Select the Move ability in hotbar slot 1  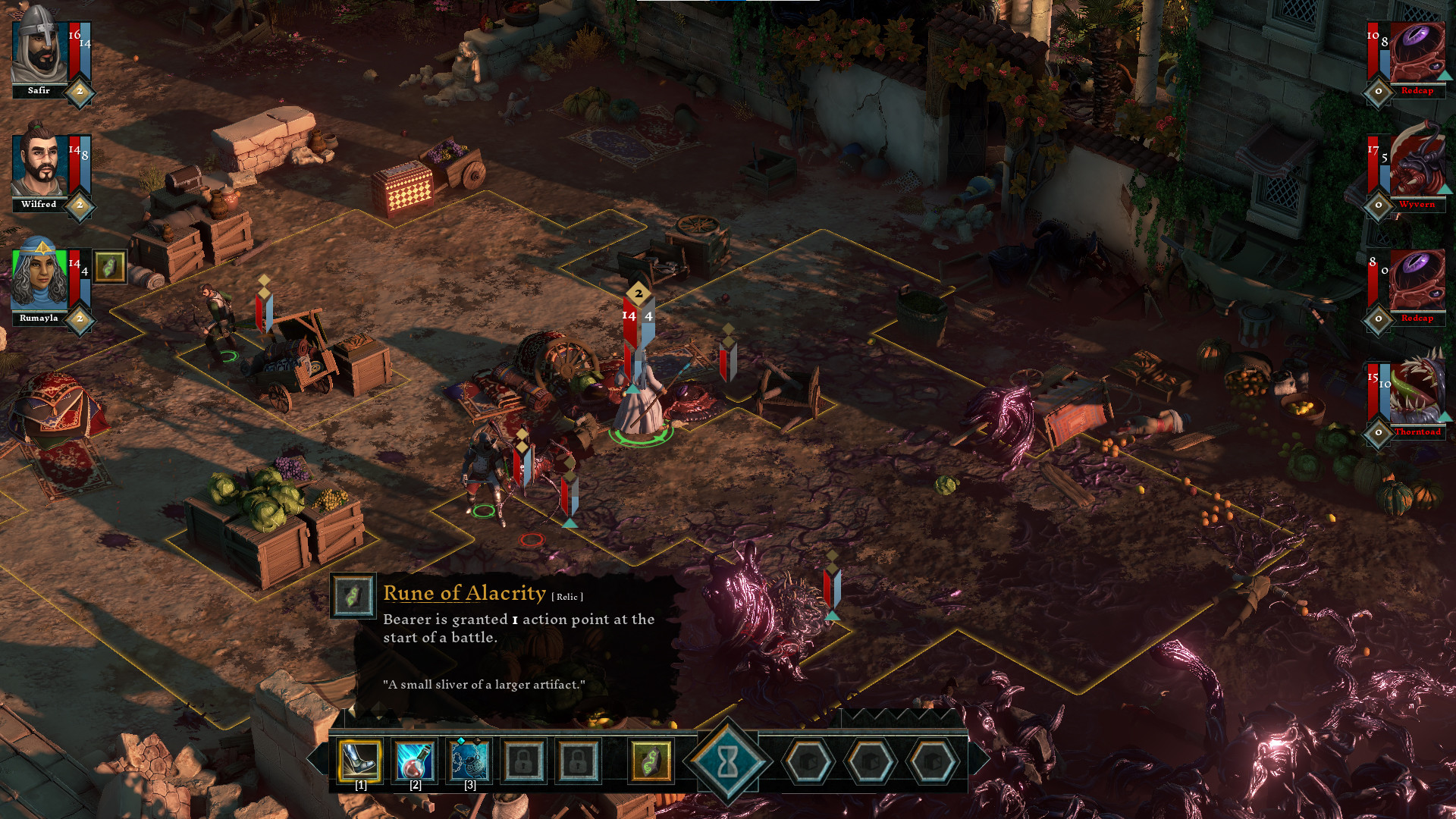coord(361,761)
